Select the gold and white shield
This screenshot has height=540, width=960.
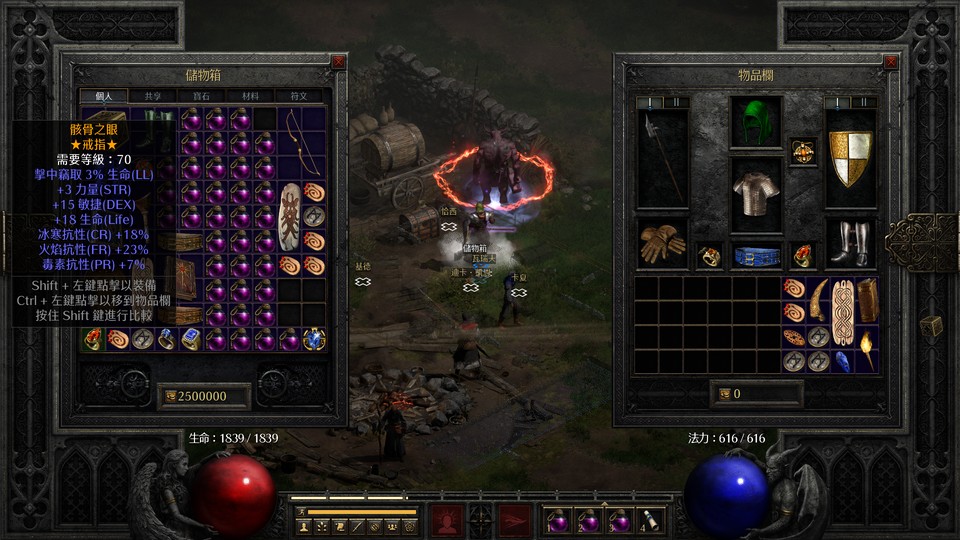point(851,158)
